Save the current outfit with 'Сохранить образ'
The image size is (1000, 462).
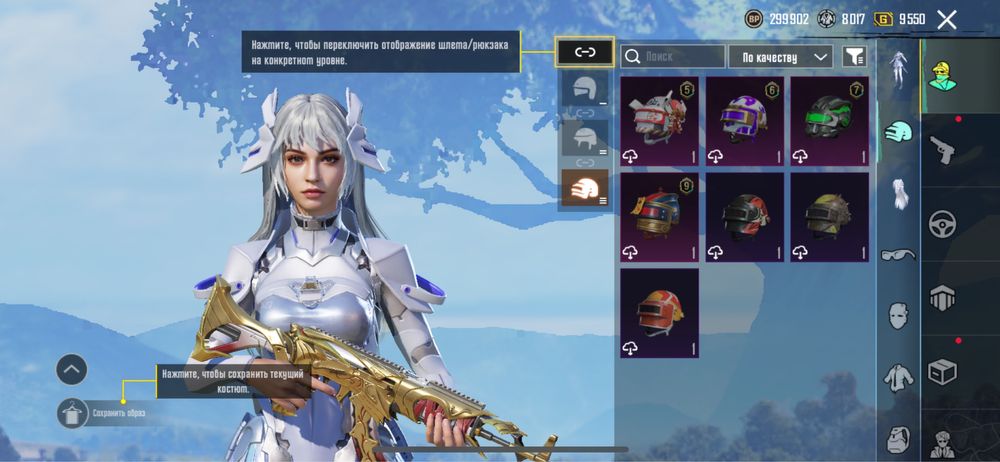73,412
